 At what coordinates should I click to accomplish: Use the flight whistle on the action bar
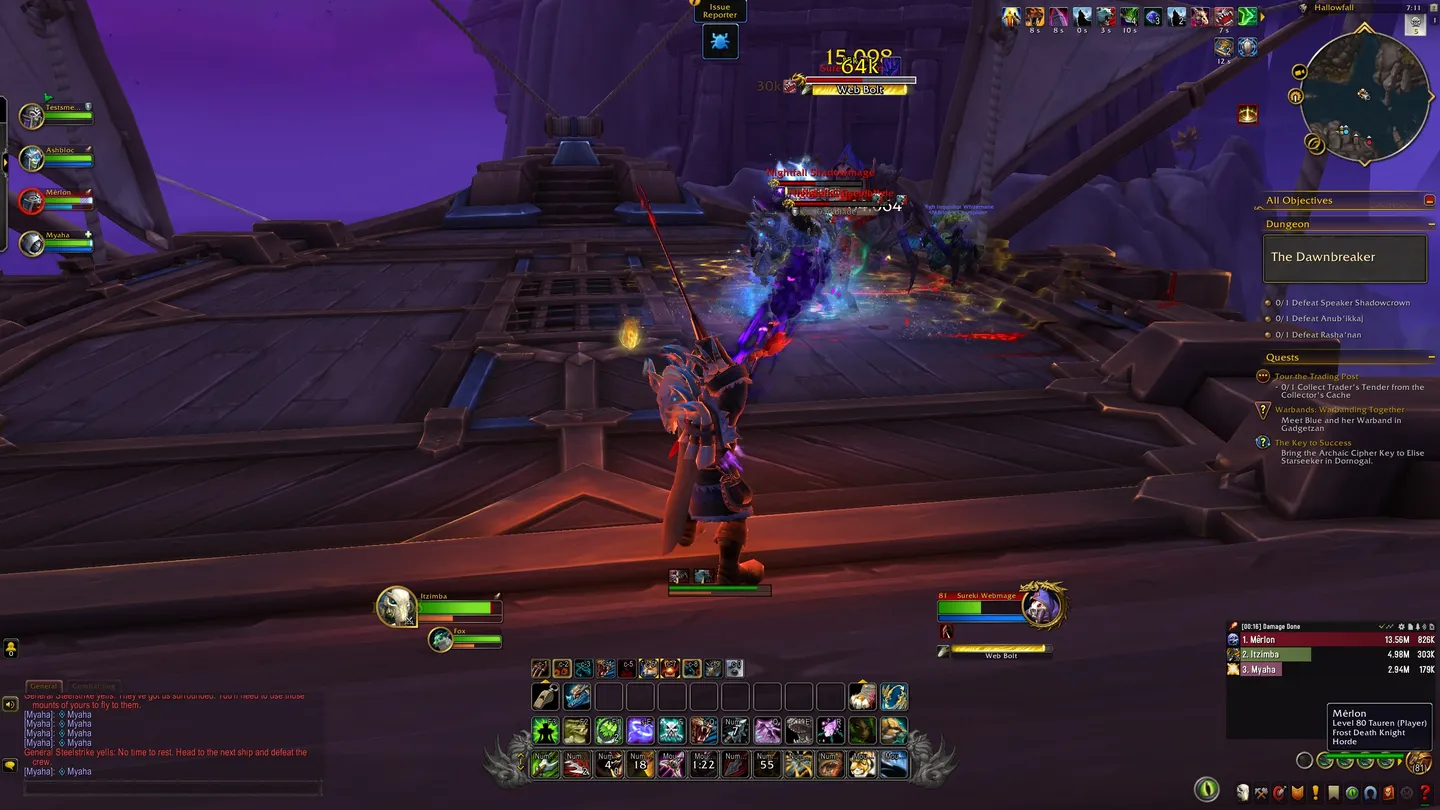[x=546, y=696]
